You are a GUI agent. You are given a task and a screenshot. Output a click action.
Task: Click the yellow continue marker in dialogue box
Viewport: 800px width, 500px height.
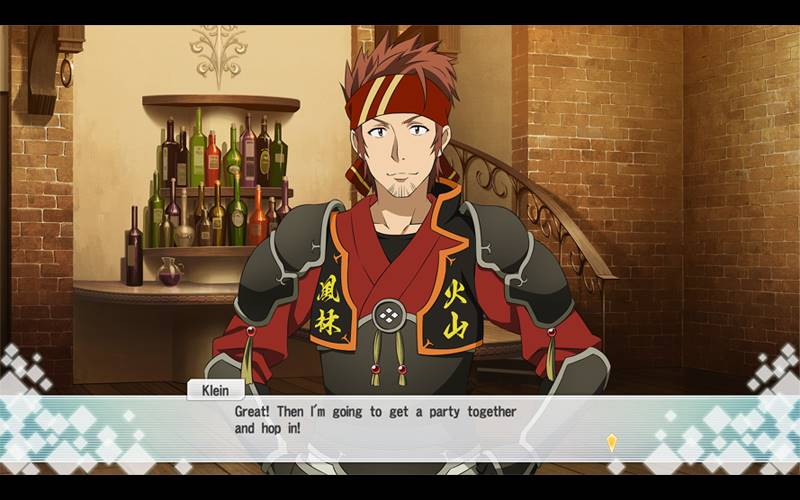click(611, 441)
